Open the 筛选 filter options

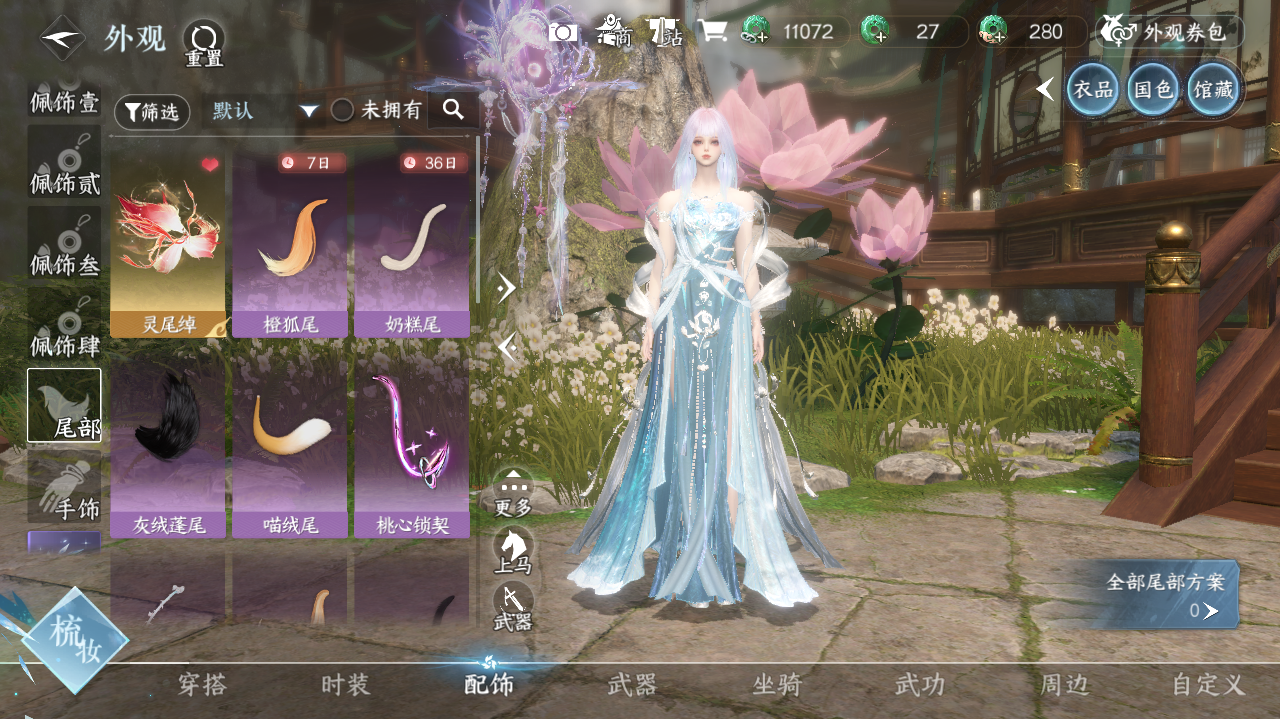[x=152, y=112]
